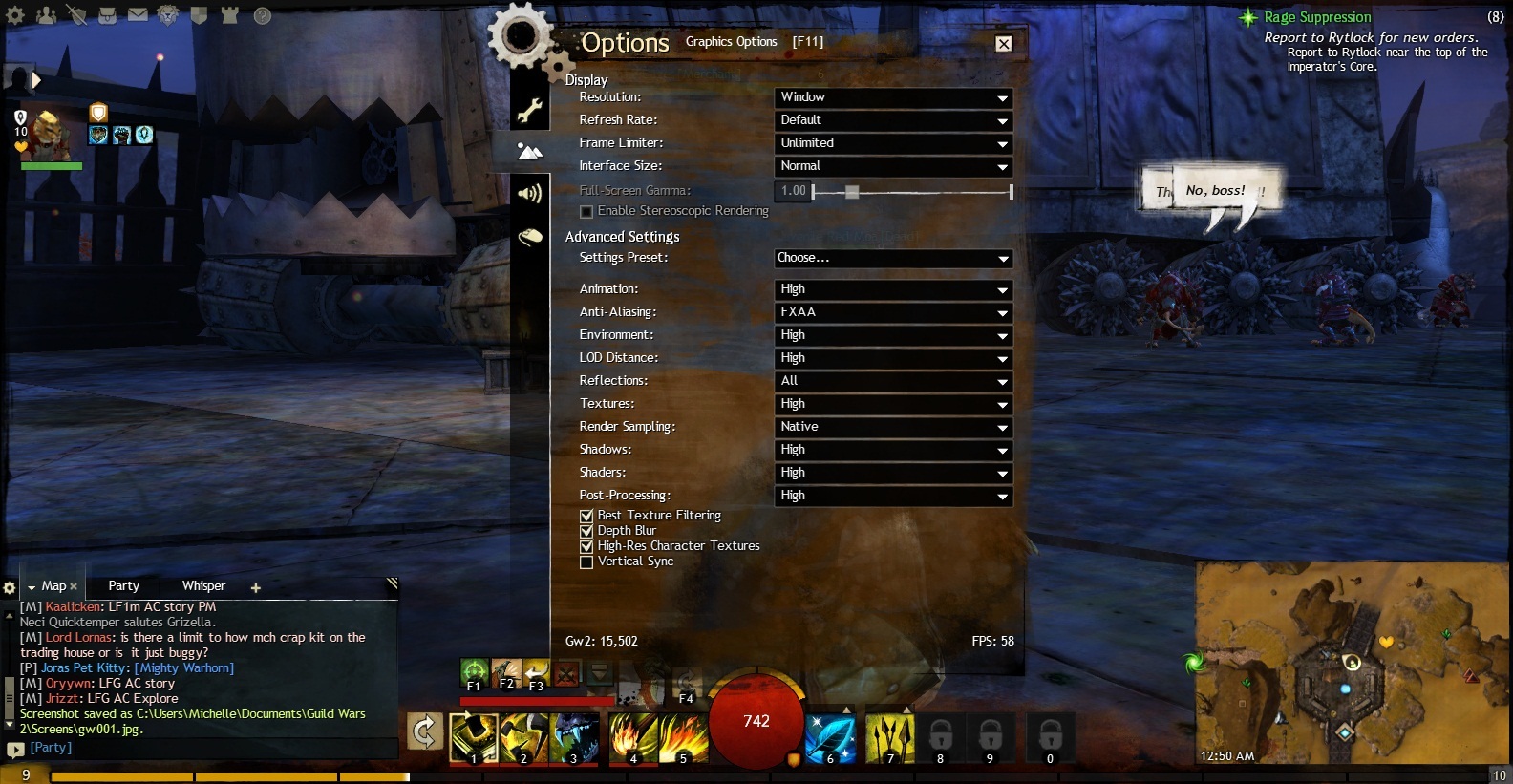Open the general options wrench tab
This screenshot has height=784, width=1513.
tap(529, 111)
